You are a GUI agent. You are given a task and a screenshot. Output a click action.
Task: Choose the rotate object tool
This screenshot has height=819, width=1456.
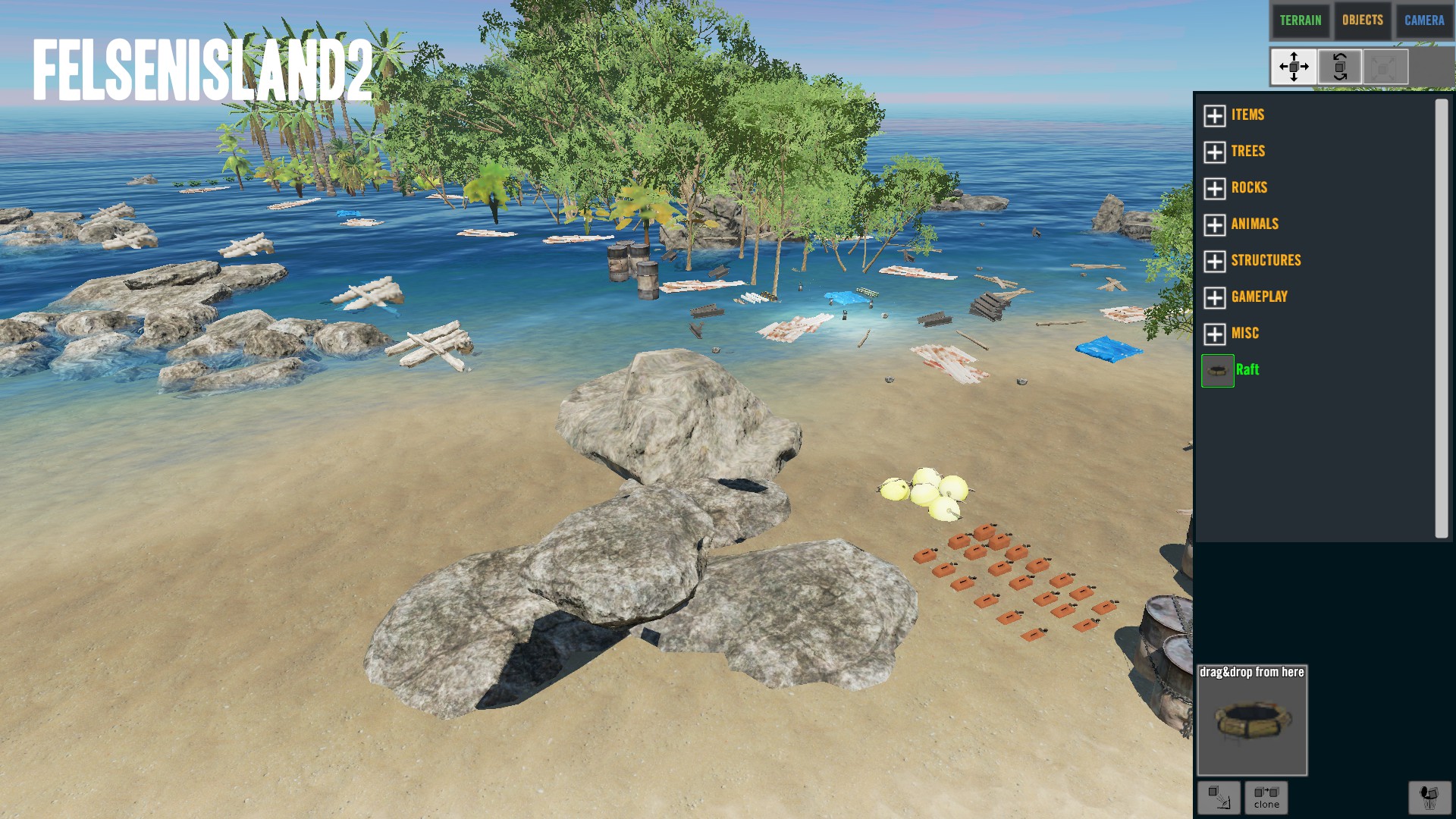pyautogui.click(x=1339, y=67)
